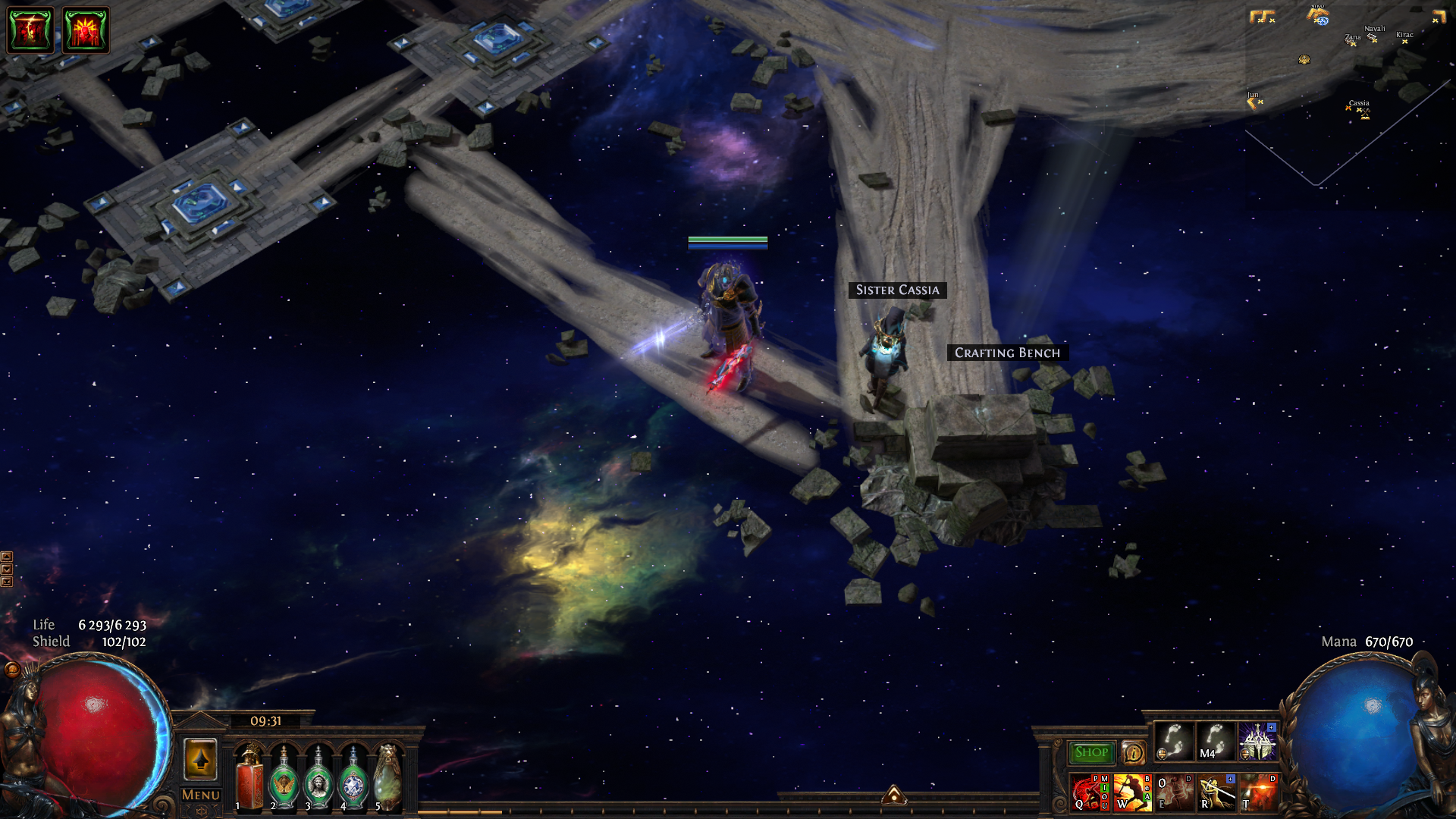1456x819 pixels.
Task: Select the T glowing orange orb skill
Action: tap(1259, 792)
